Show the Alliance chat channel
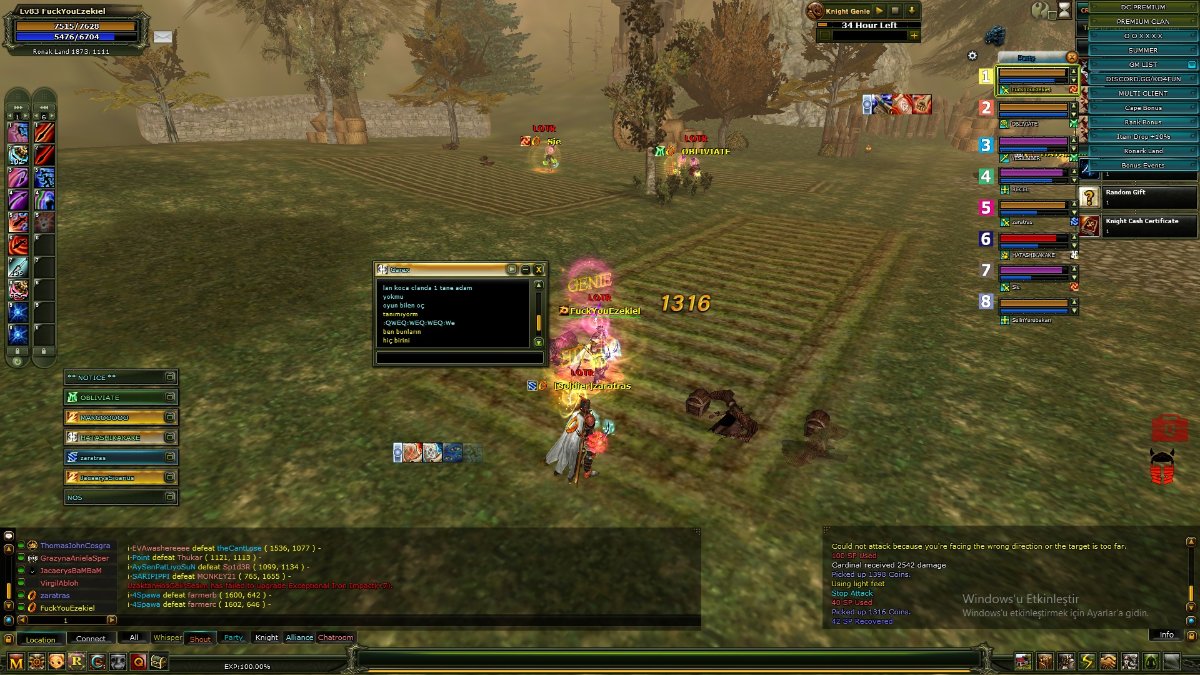The width and height of the screenshot is (1200, 675). coord(299,638)
